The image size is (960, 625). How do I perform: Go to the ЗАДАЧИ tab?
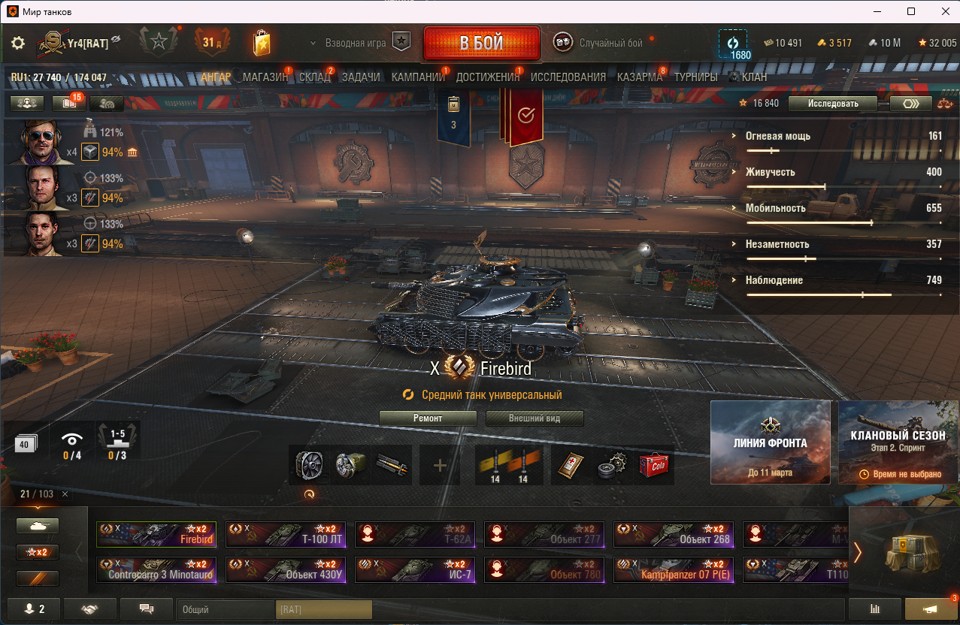[360, 77]
